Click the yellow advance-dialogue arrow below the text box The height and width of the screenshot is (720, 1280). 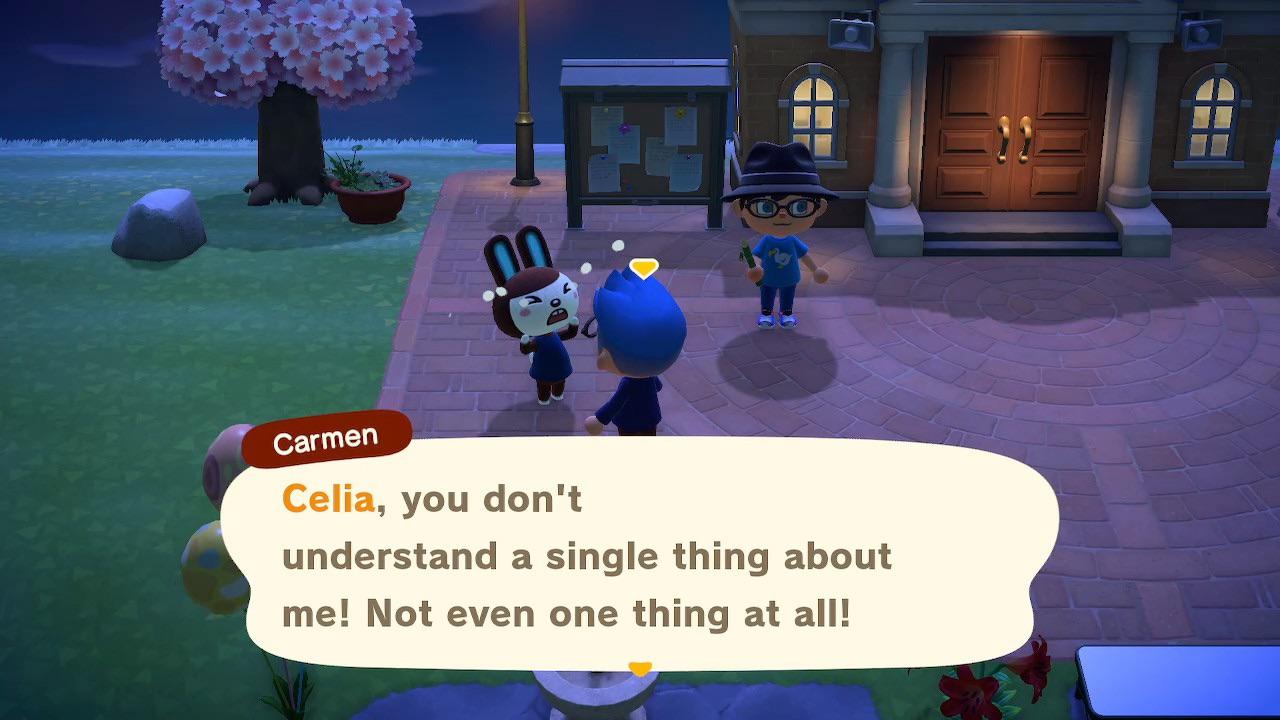tap(641, 666)
